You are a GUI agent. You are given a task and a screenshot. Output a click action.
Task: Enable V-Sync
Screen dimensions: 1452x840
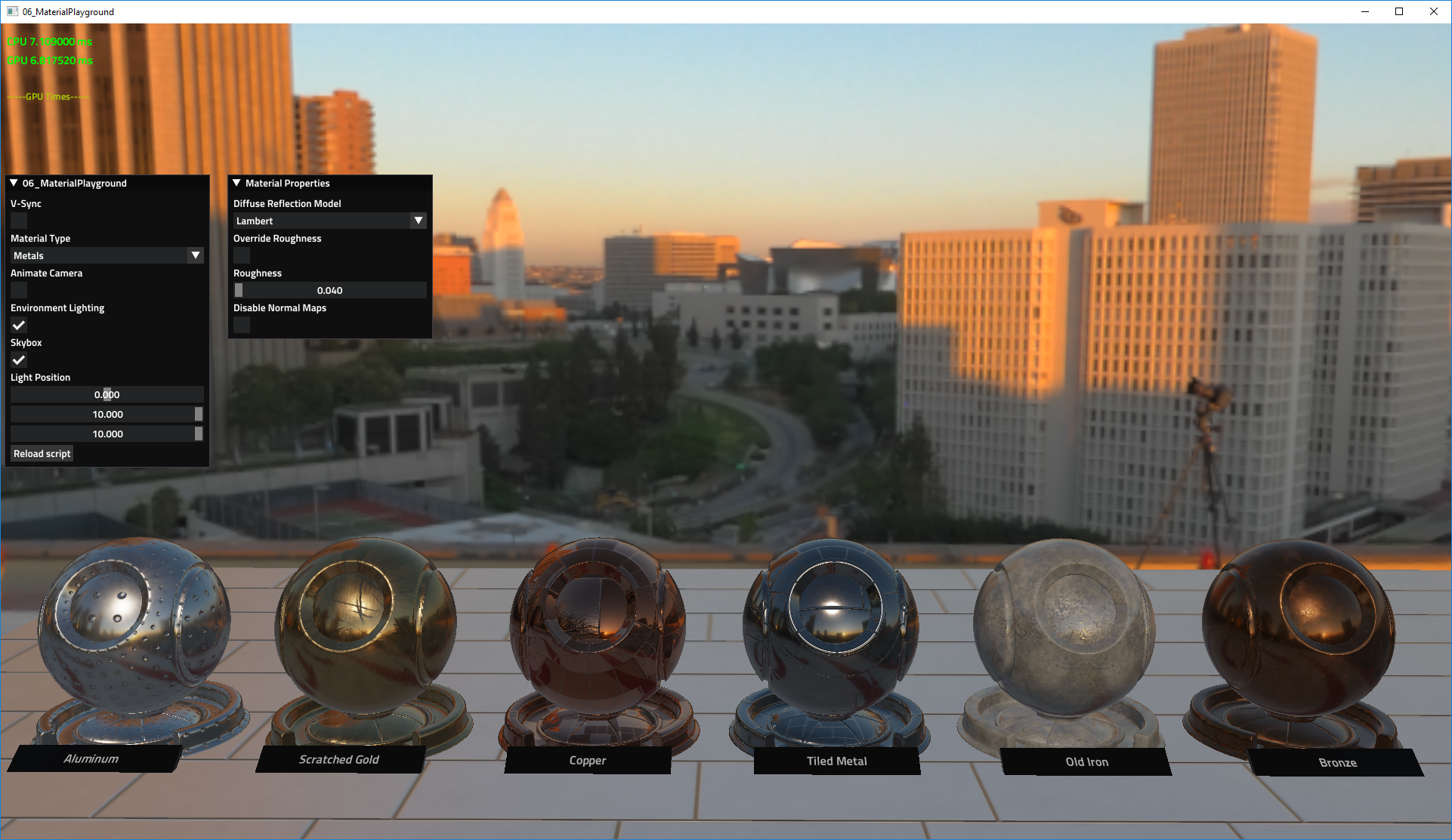pos(18,220)
